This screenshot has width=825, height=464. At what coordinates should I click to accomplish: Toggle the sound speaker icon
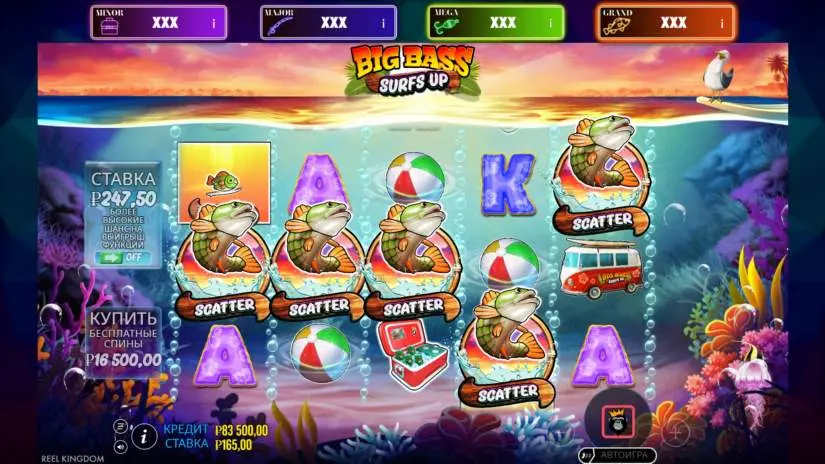point(120,446)
